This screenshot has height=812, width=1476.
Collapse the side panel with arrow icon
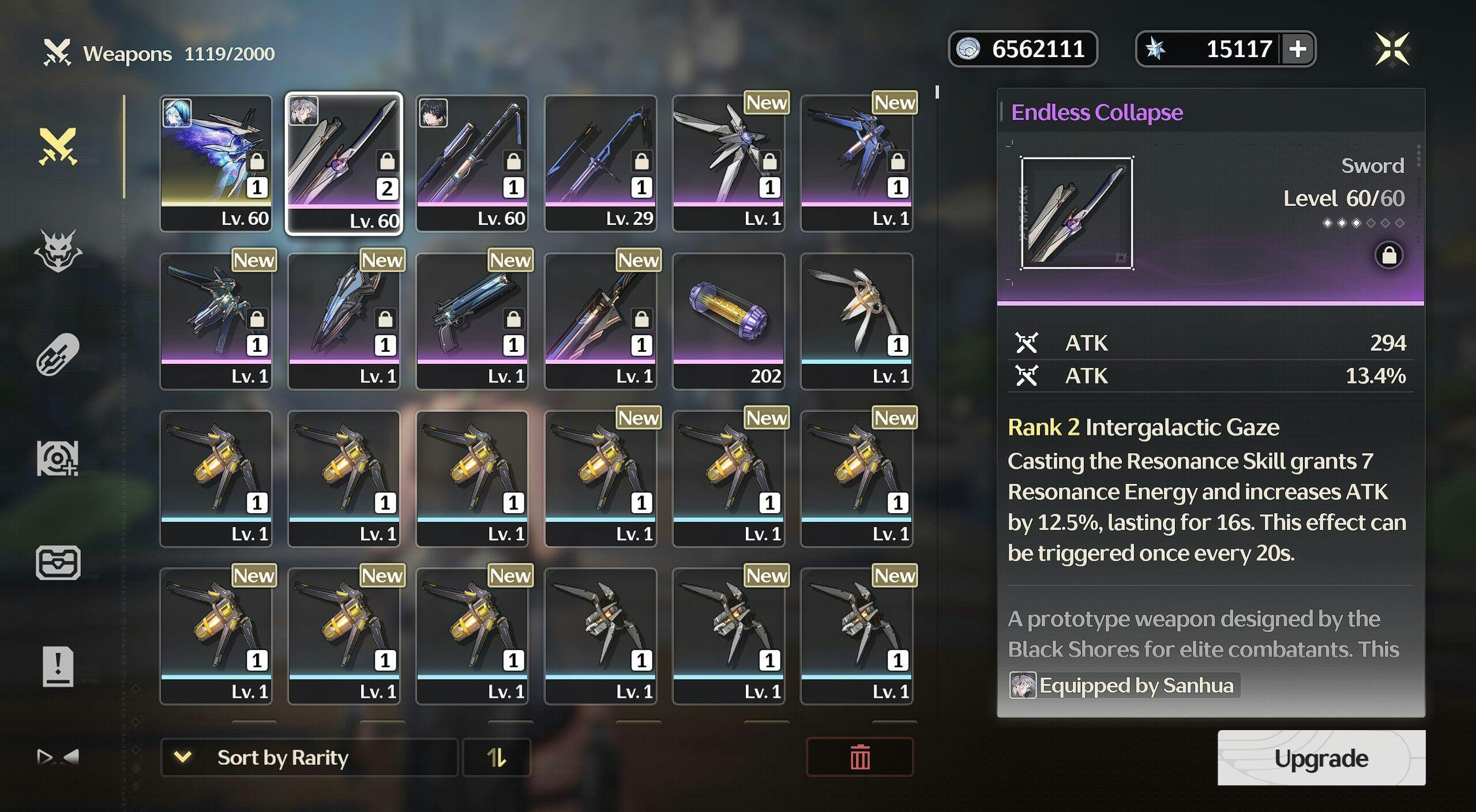(58, 757)
